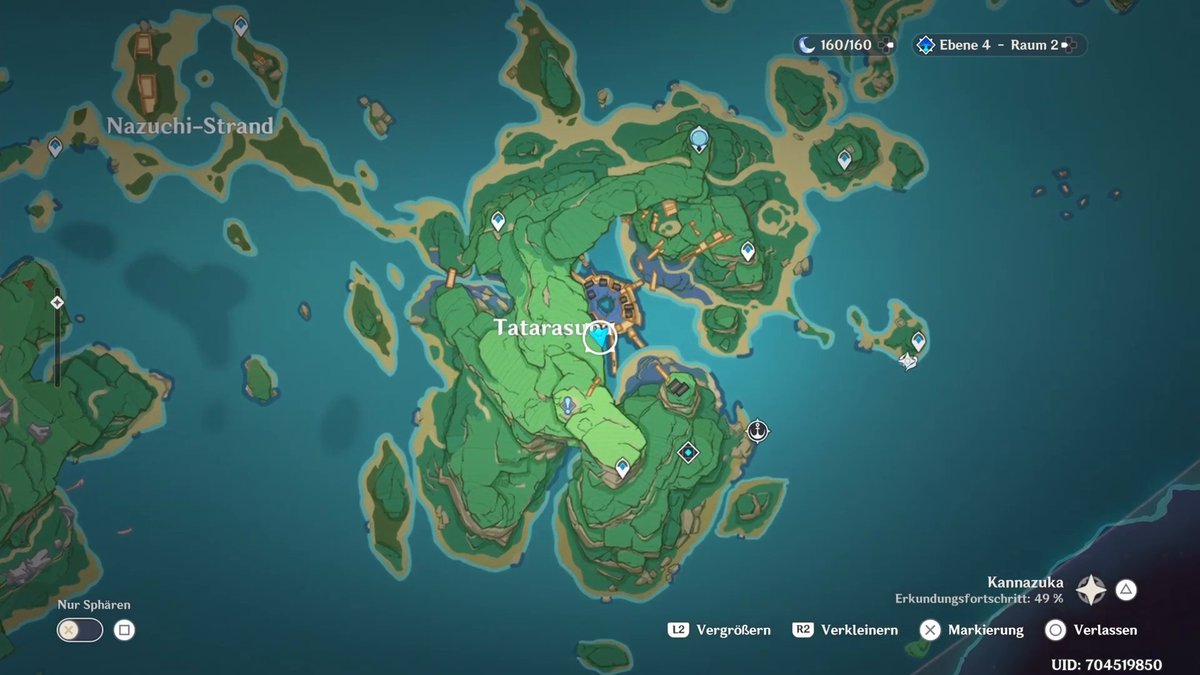
Task: Open the Kannazuka region selector compass
Action: (1090, 590)
